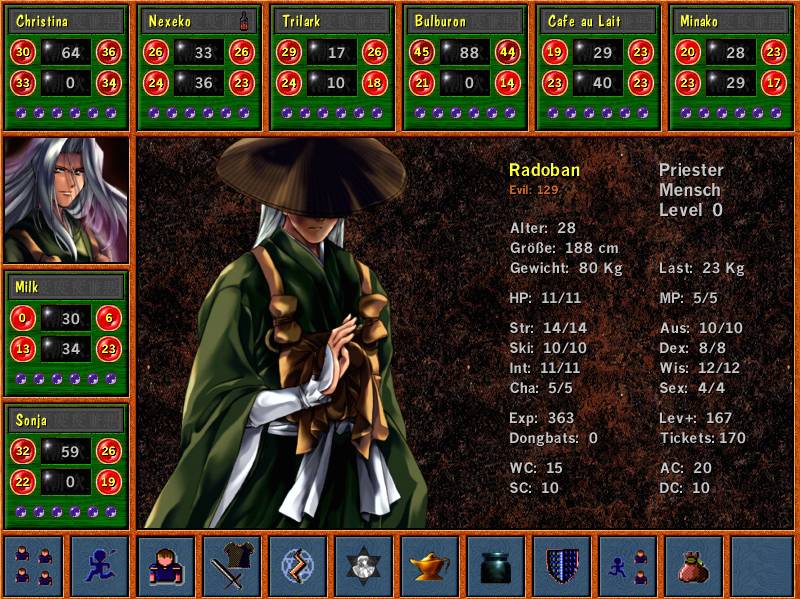Open the red pouch bag icon
Screen dimensions: 800x599
pyautogui.click(x=694, y=566)
